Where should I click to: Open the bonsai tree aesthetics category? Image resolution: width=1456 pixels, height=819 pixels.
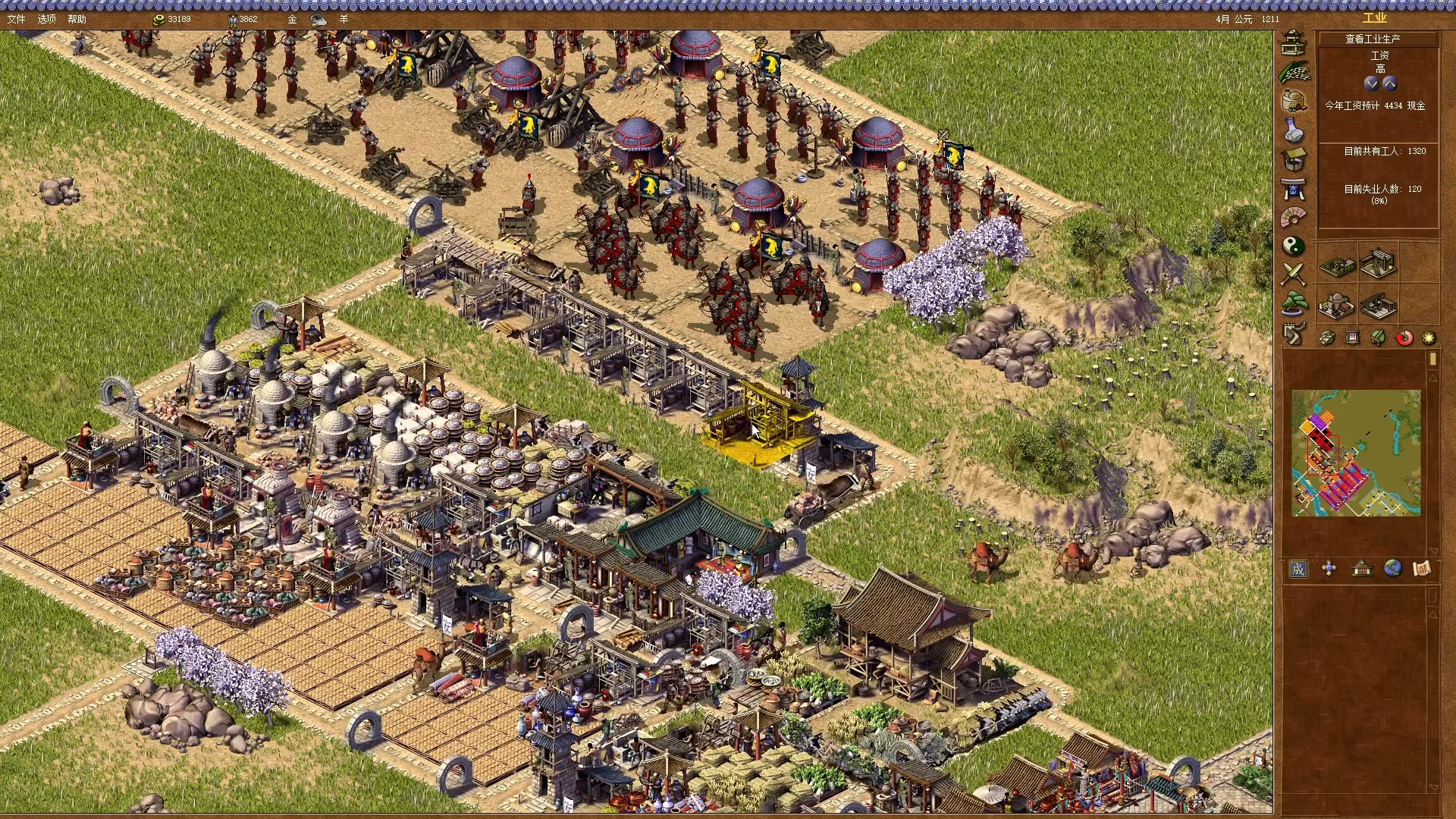(x=1294, y=303)
